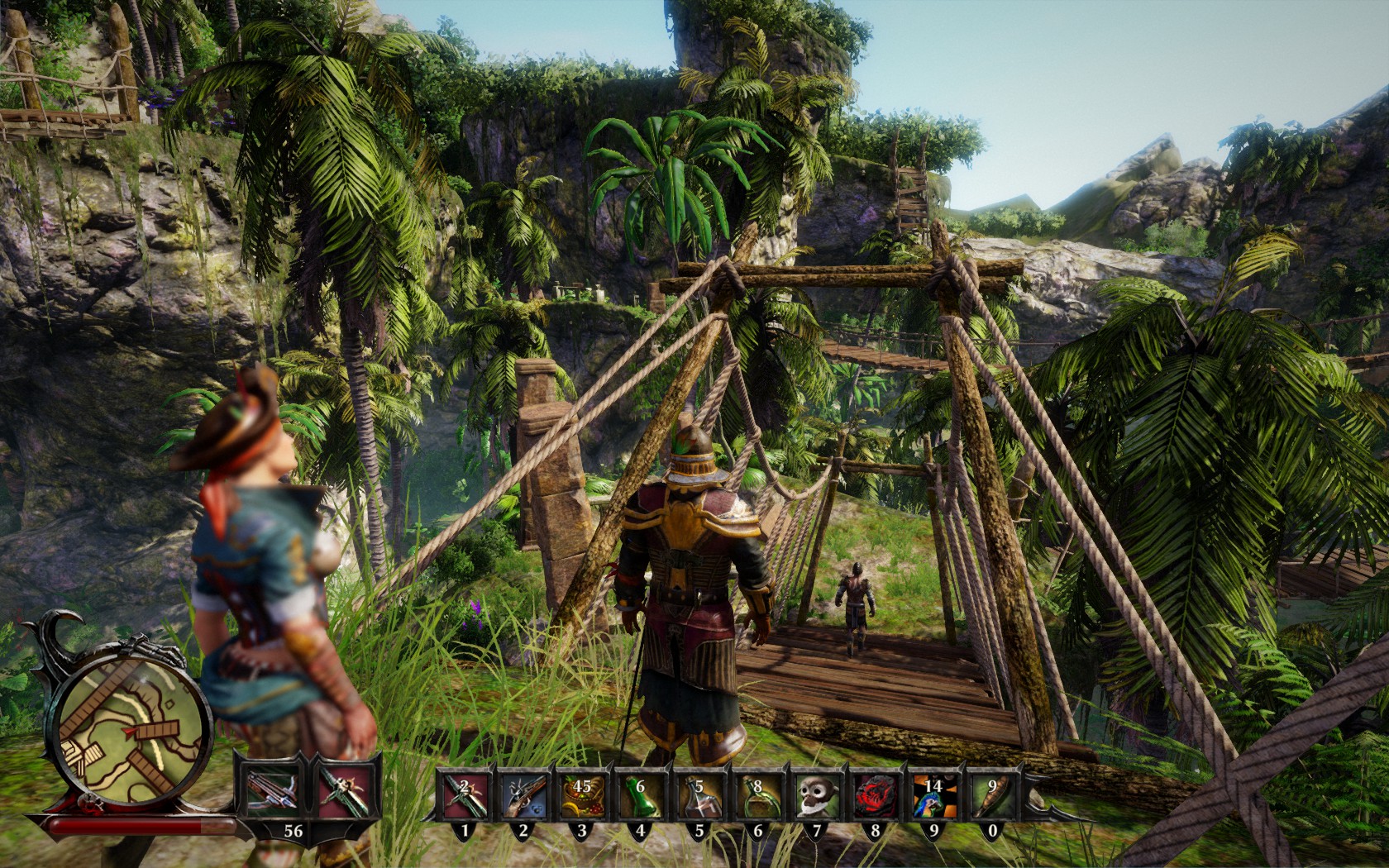Activate the parrot ability in slot 9
This screenshot has height=868, width=1389.
pos(933,797)
